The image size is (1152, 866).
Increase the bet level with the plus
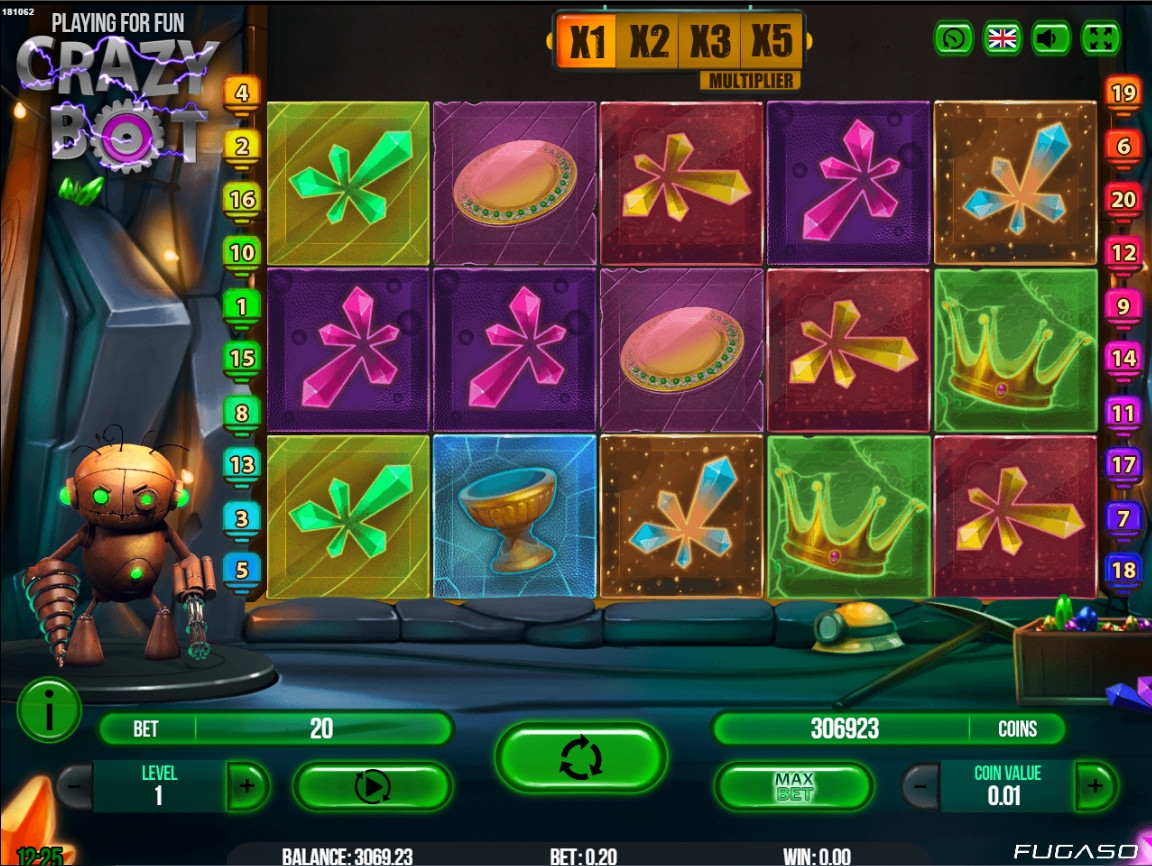tap(247, 786)
